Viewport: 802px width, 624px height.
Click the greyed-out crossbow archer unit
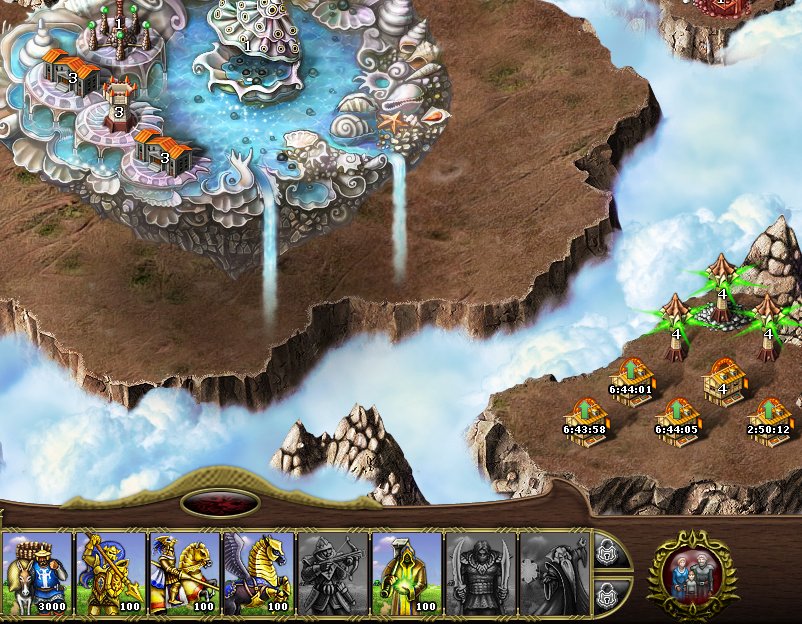click(334, 573)
